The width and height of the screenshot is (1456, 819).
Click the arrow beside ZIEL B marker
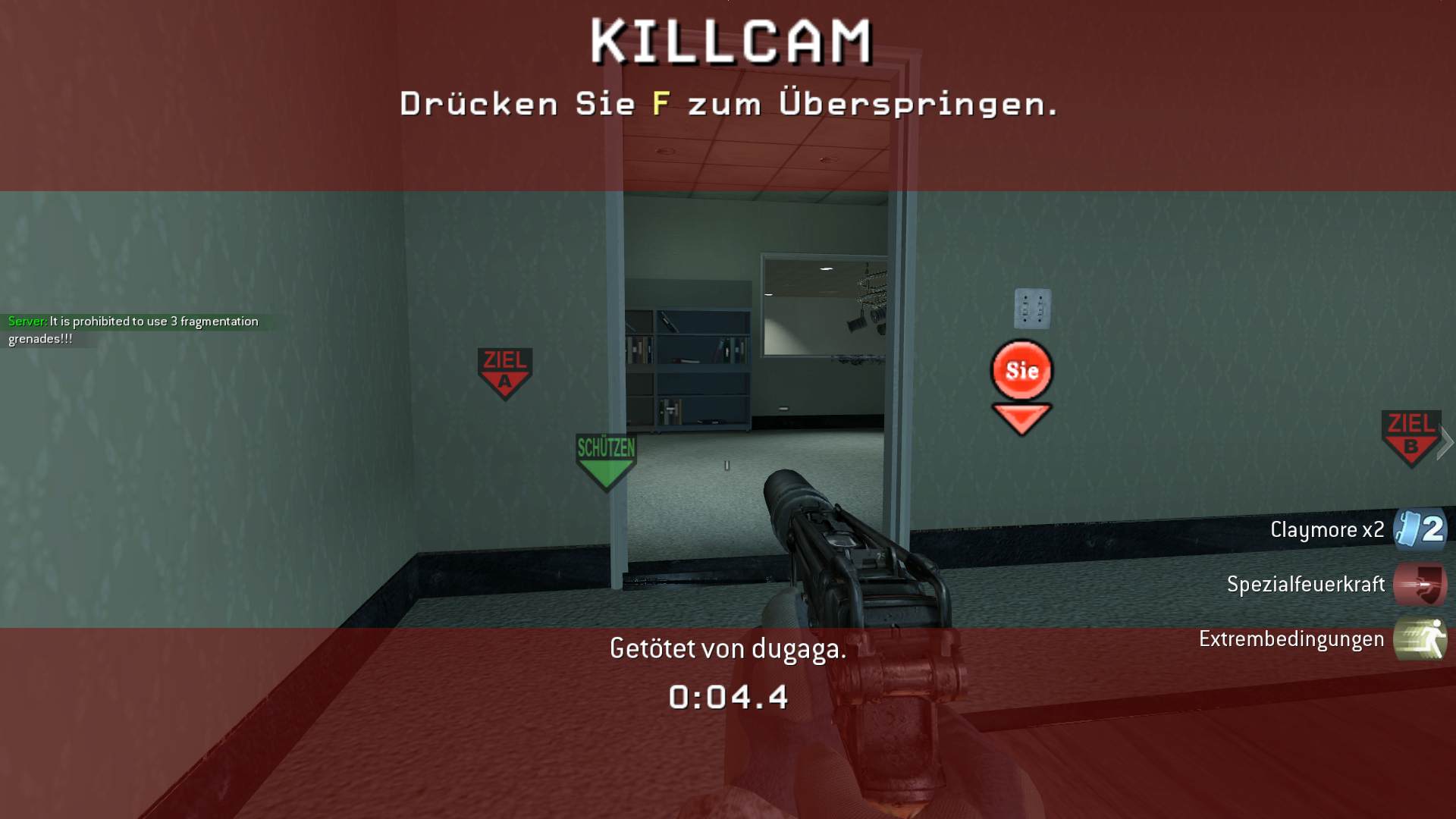pyautogui.click(x=1446, y=444)
